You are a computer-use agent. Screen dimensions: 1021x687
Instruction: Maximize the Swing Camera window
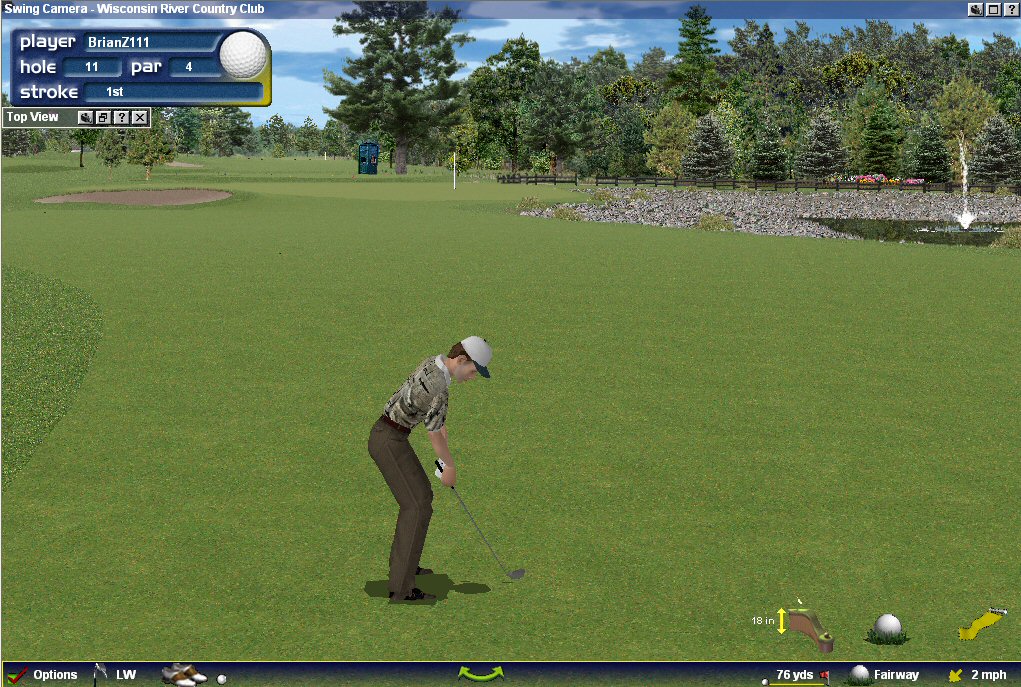tap(993, 9)
